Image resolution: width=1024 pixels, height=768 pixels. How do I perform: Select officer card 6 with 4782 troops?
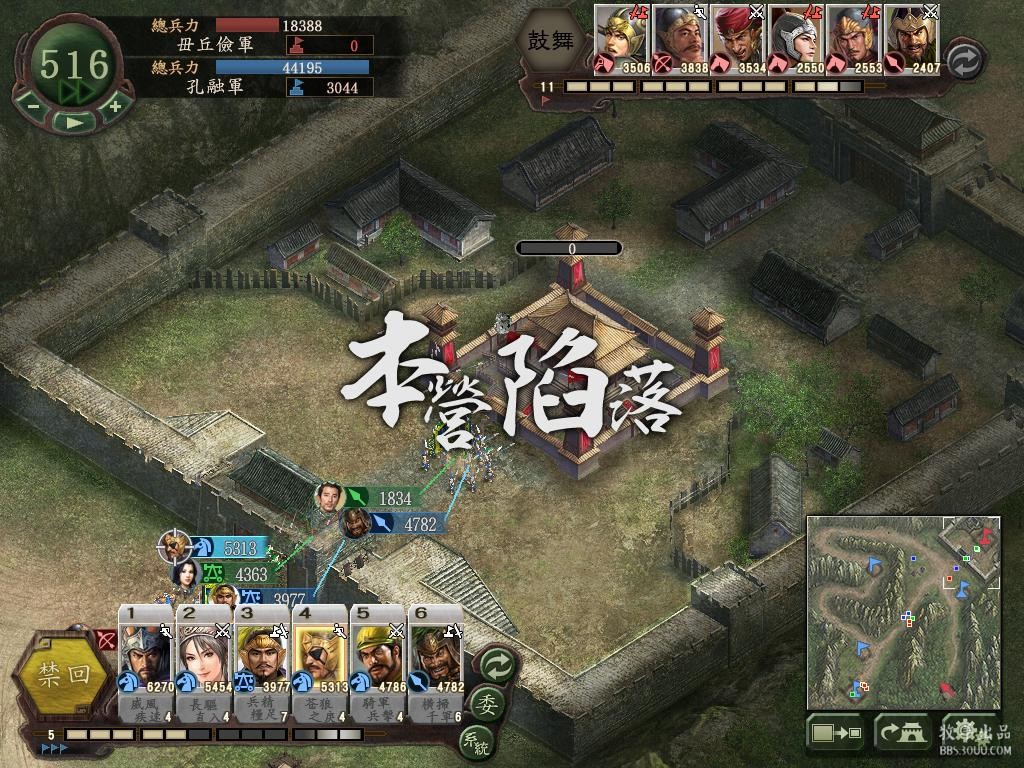click(x=436, y=660)
